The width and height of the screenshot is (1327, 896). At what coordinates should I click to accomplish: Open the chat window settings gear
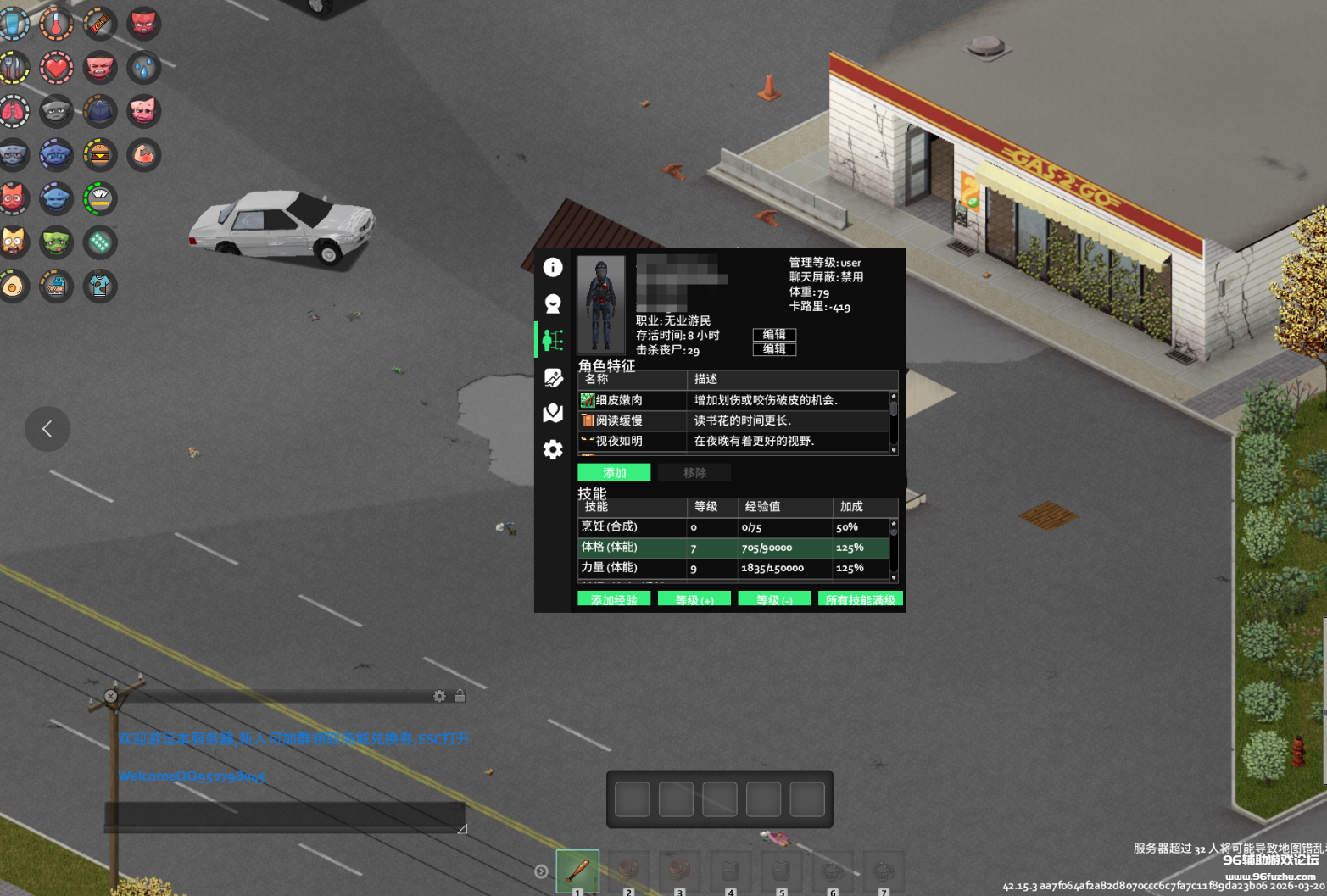(x=439, y=696)
